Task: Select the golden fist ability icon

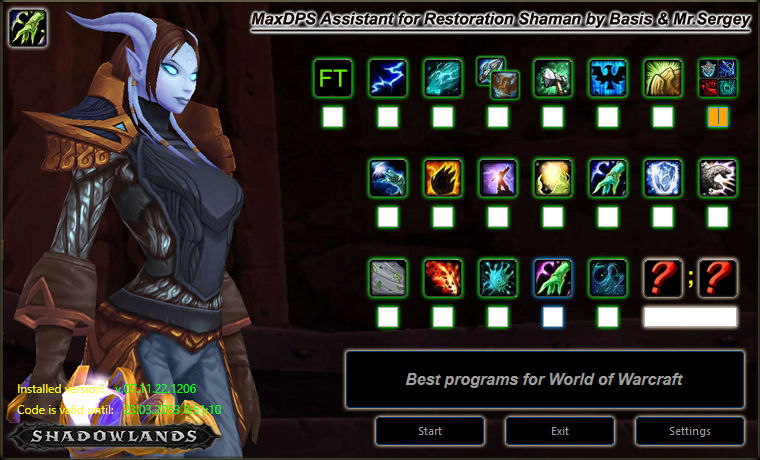Action: [x=663, y=77]
